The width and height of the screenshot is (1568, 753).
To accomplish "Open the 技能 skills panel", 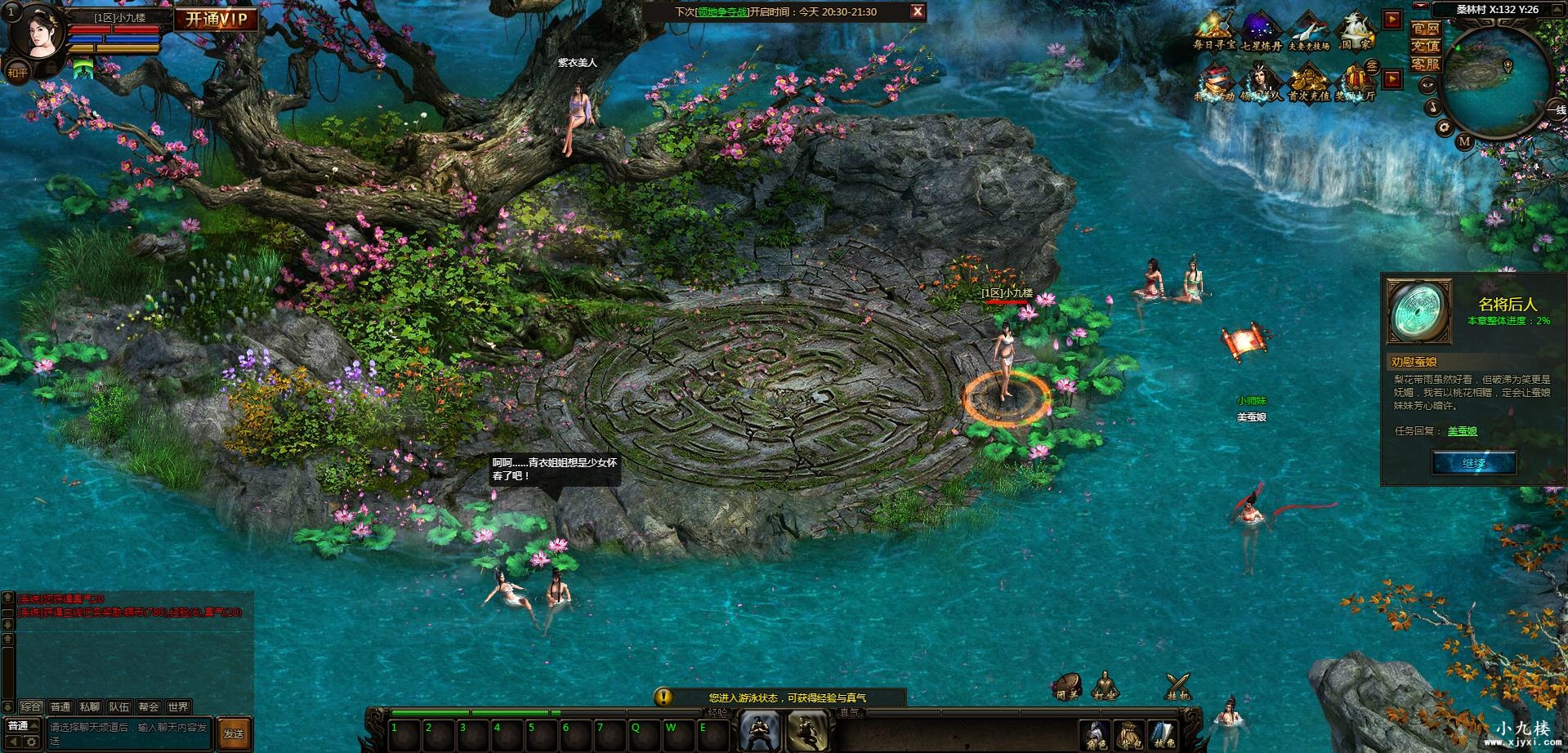I will pos(1161,734).
